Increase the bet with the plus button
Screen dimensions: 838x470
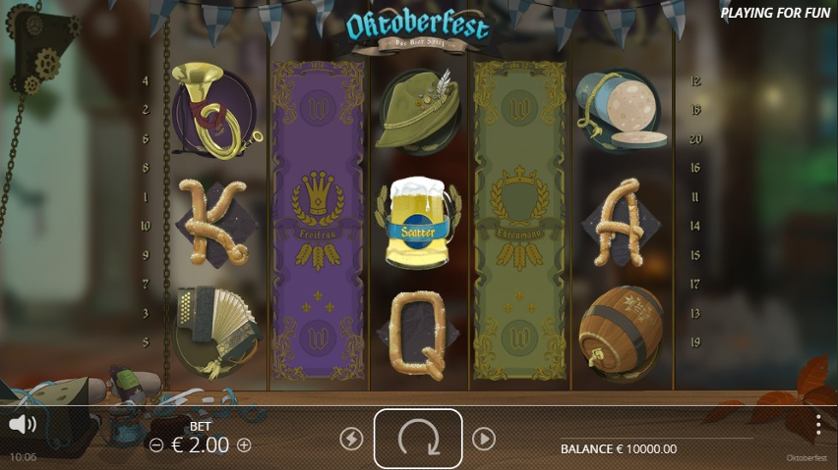(x=244, y=445)
